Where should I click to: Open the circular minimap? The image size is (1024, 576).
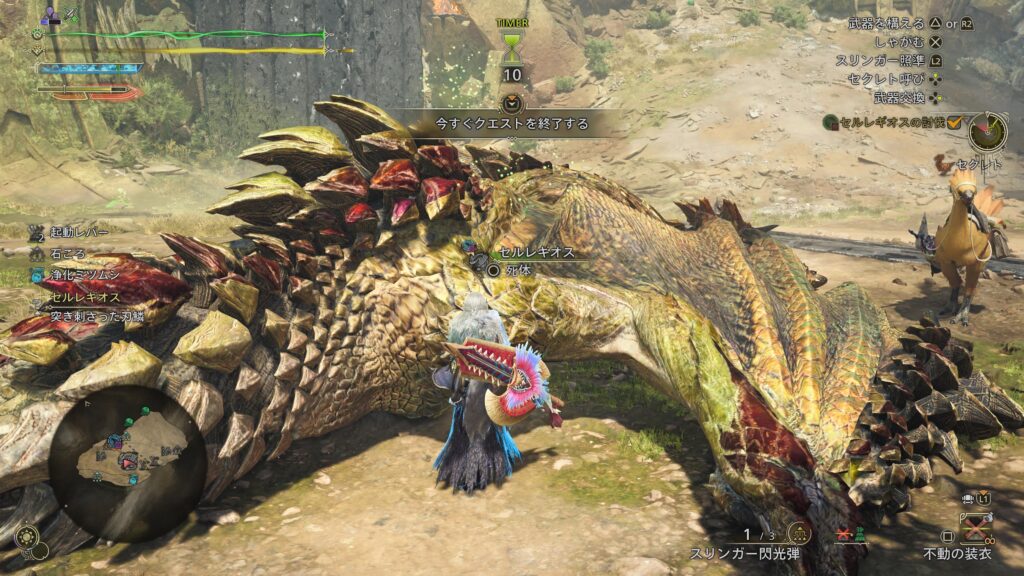coord(129,462)
